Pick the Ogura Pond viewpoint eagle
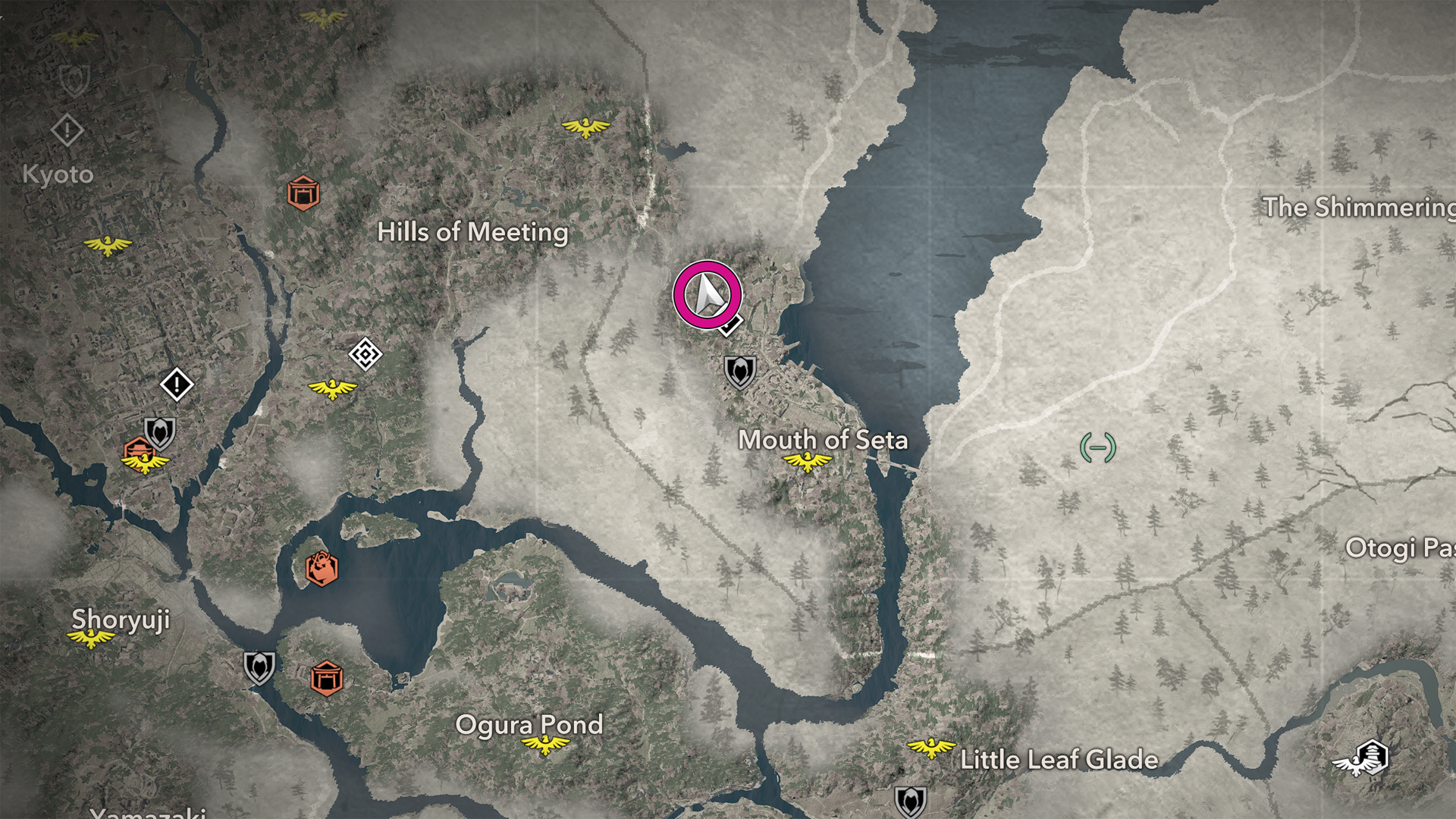Viewport: 1456px width, 819px height. pos(544,745)
